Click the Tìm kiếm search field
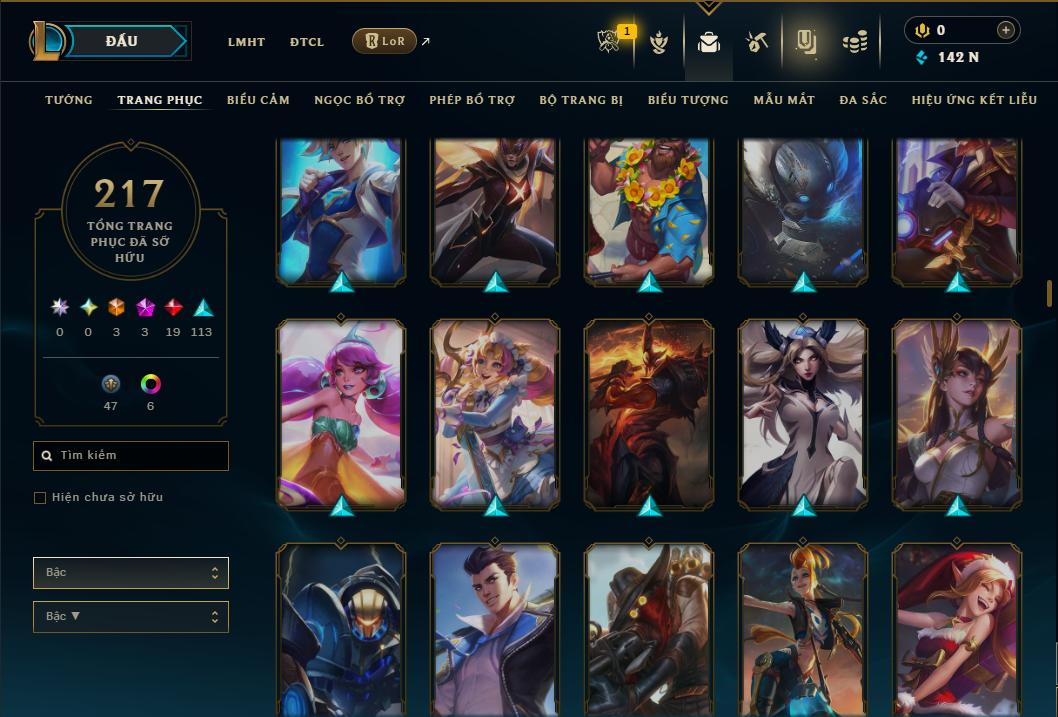 pyautogui.click(x=131, y=456)
